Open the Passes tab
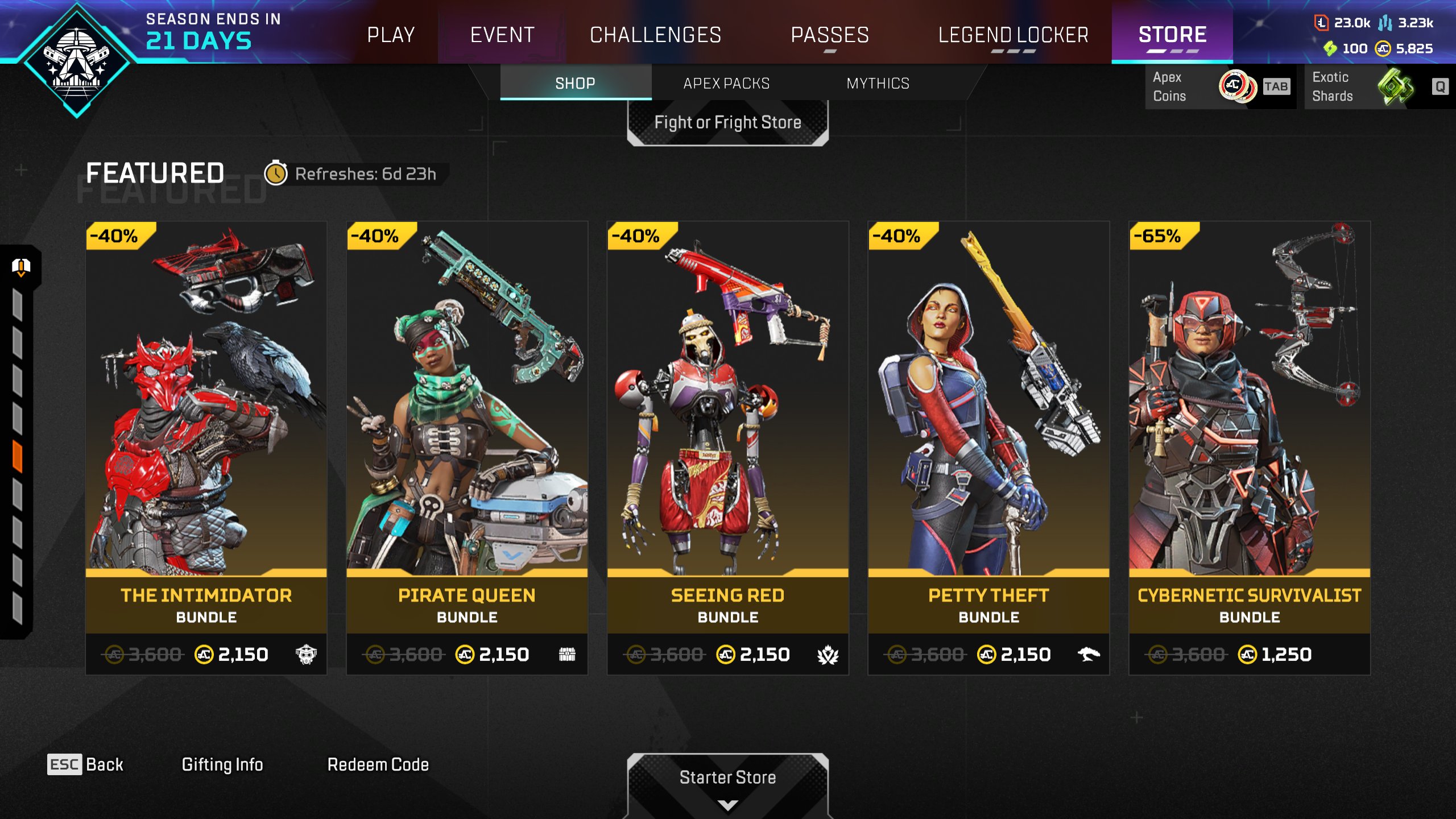 click(830, 35)
